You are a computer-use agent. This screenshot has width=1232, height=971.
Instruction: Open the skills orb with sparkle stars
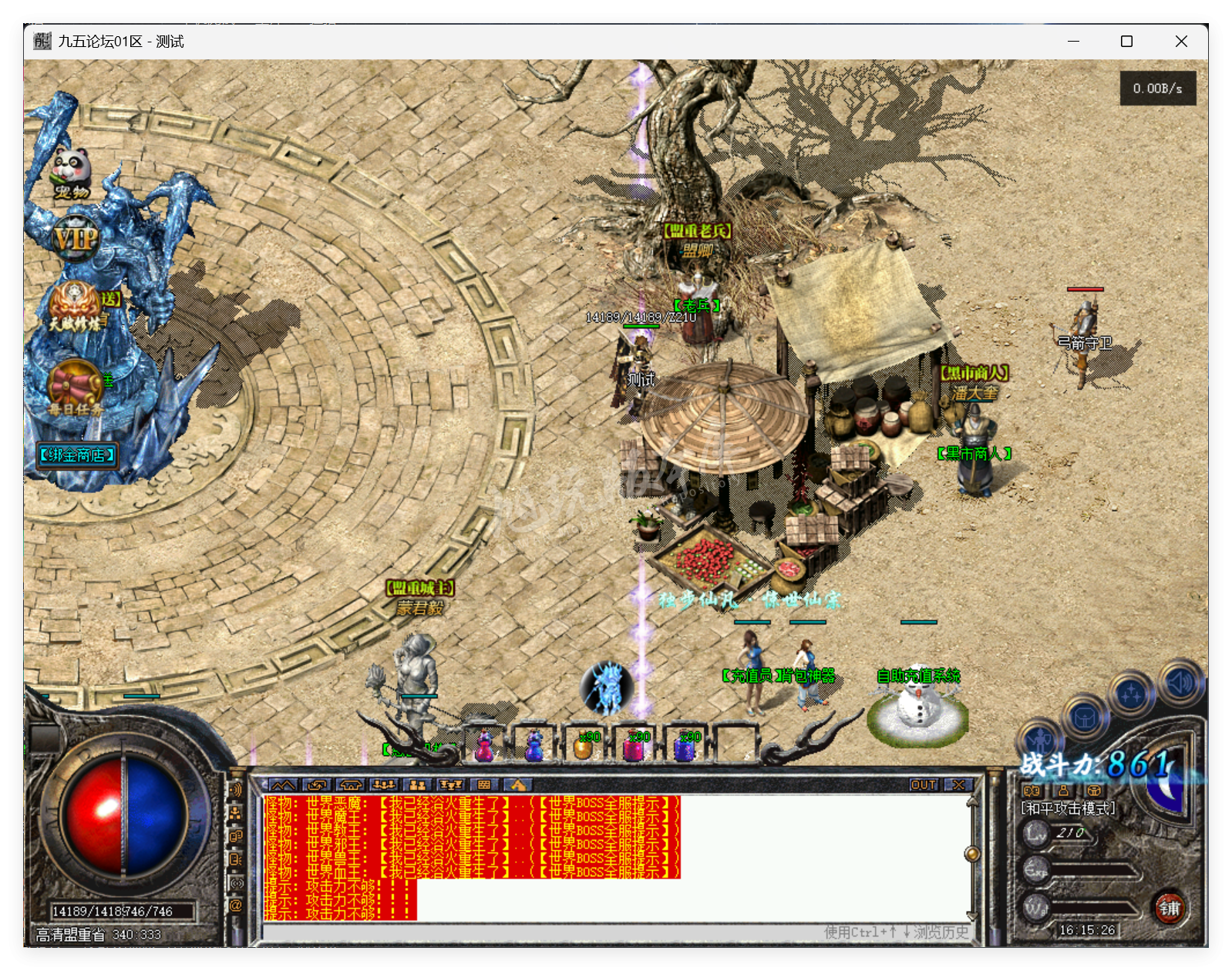(x=1130, y=694)
